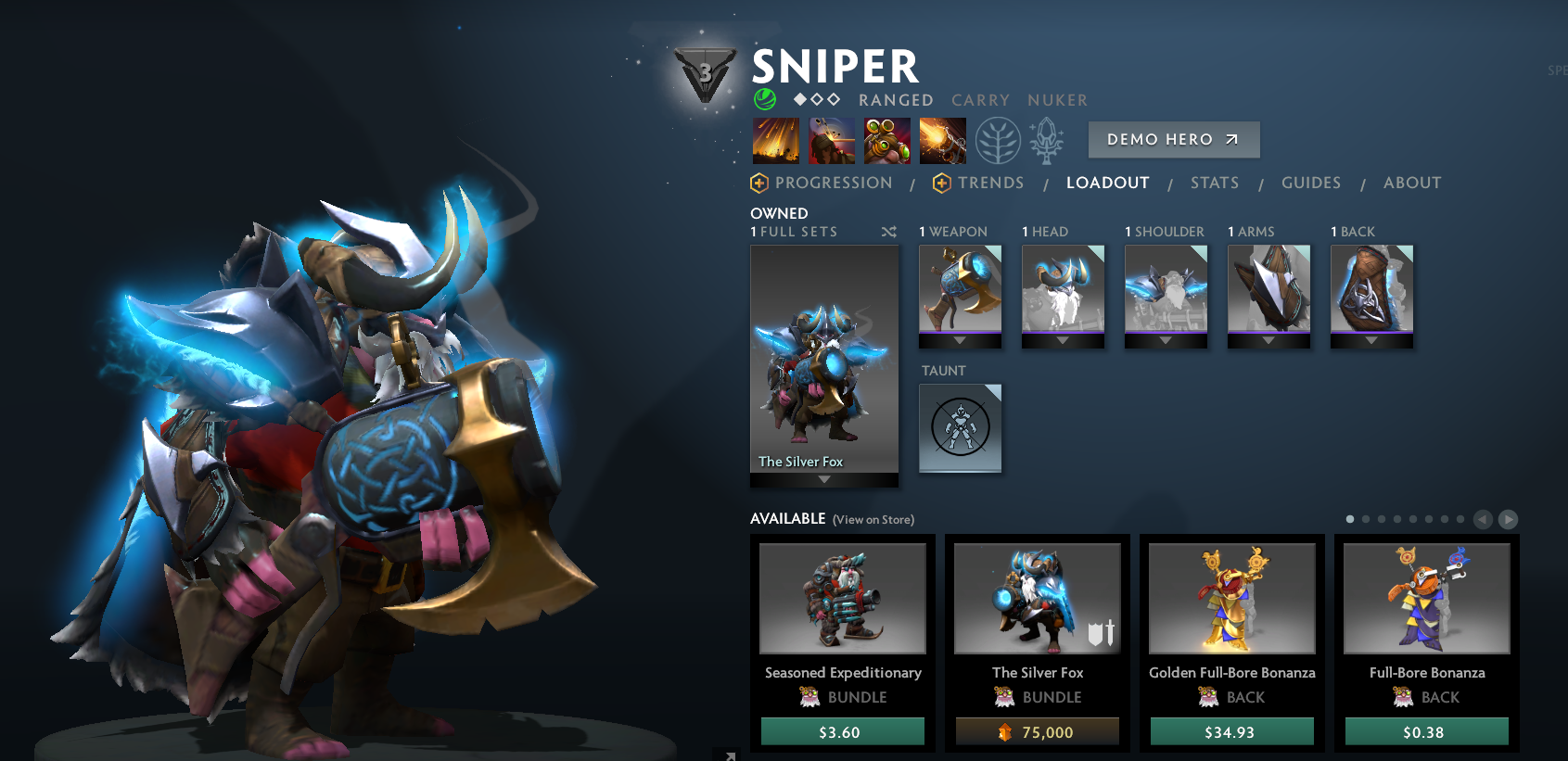The image size is (1568, 761).
Task: Switch to the STATS tab
Action: [x=1214, y=183]
